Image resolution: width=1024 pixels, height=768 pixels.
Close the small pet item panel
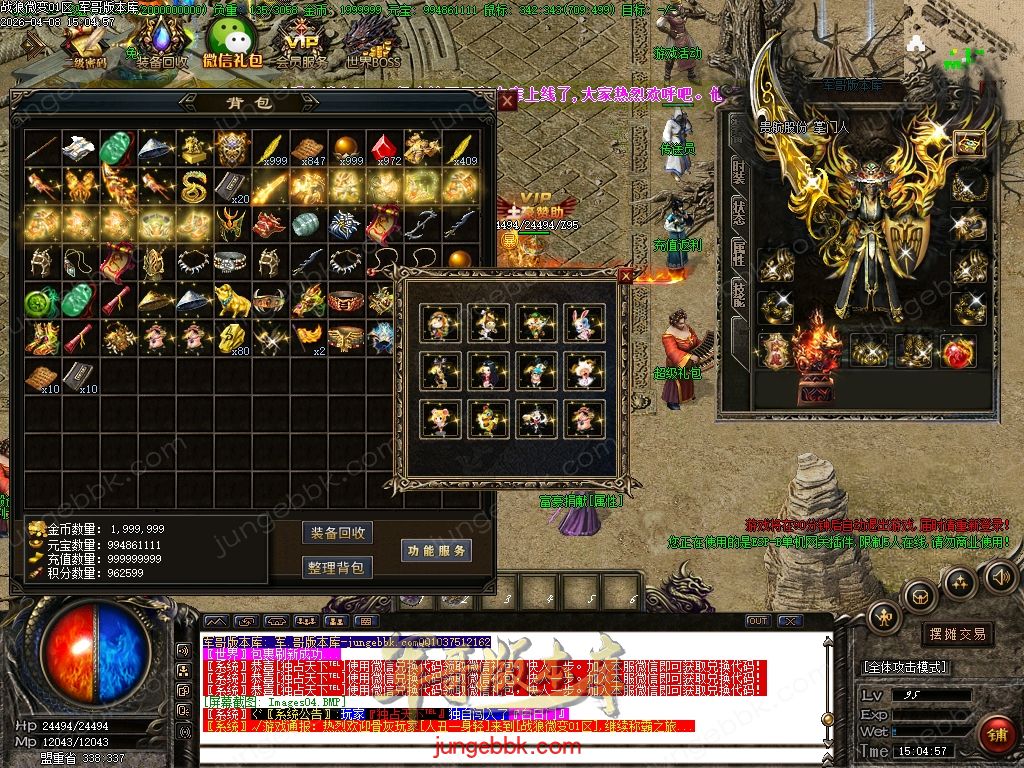coord(626,276)
